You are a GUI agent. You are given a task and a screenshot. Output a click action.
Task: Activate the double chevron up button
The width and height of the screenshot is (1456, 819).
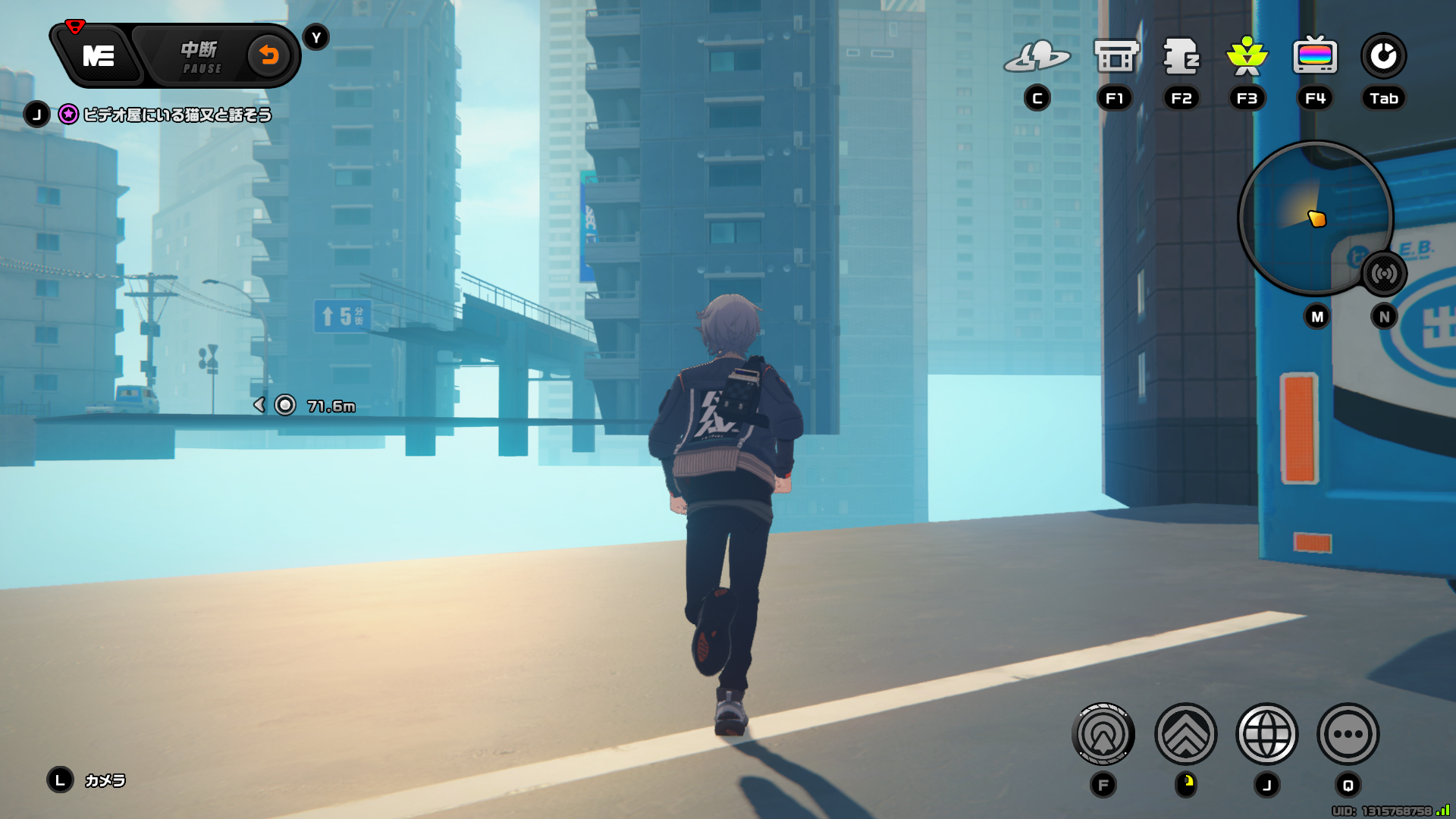1185,734
